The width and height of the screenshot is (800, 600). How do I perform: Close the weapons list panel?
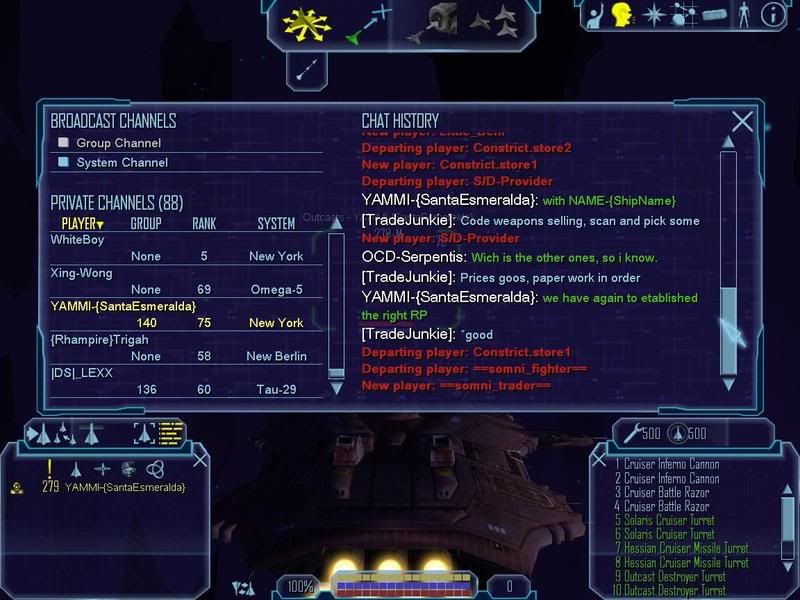(600, 461)
